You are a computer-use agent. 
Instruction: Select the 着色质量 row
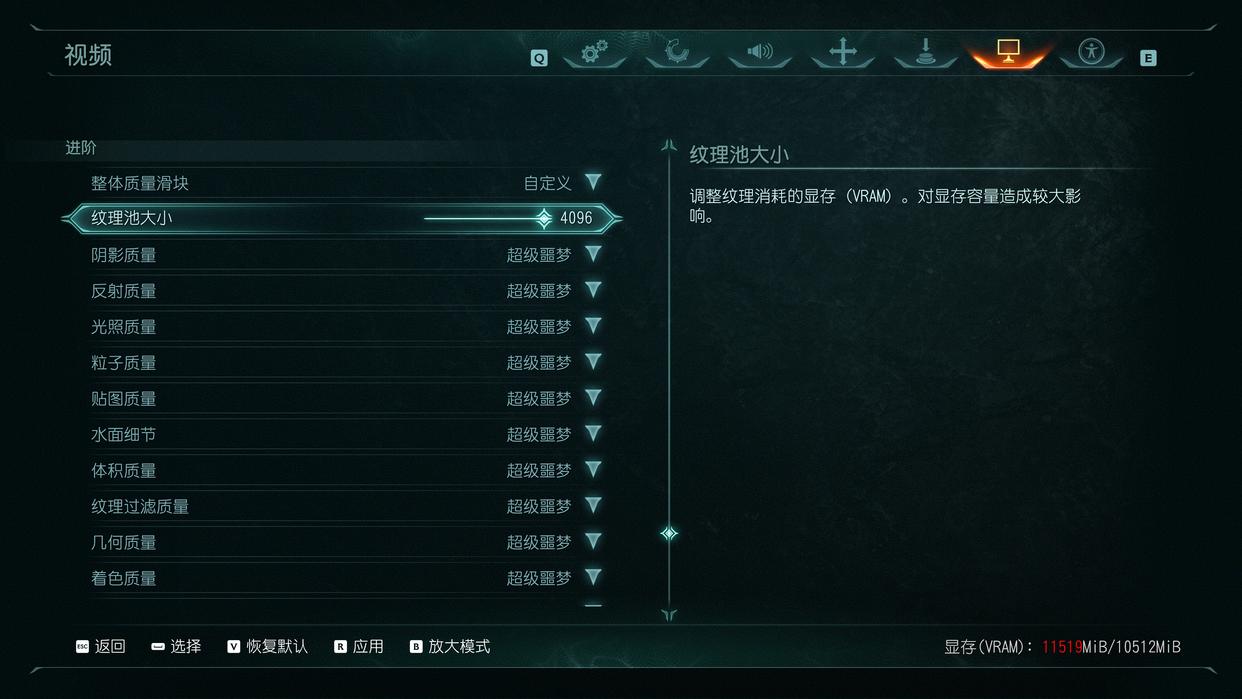coord(345,578)
